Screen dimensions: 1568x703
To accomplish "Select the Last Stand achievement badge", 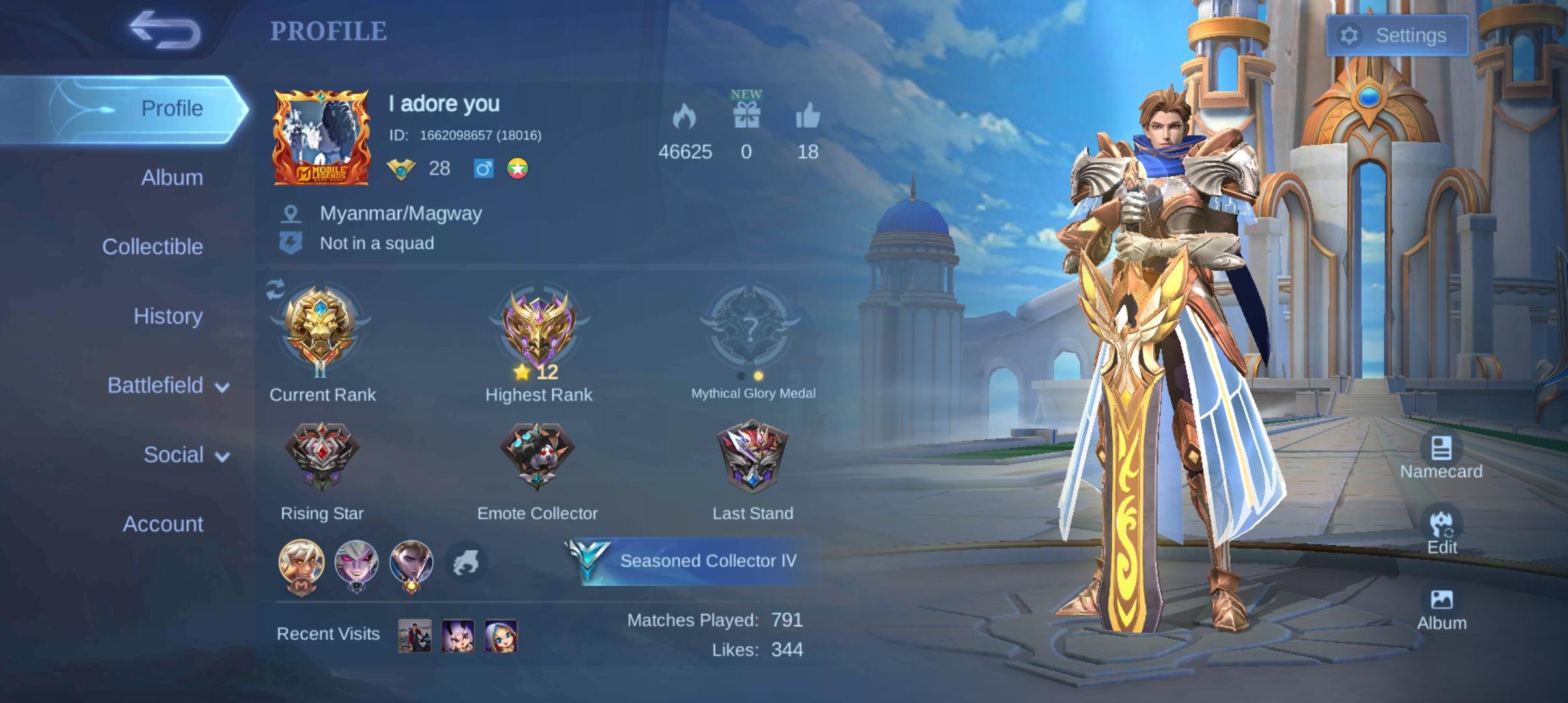I will 753,456.
